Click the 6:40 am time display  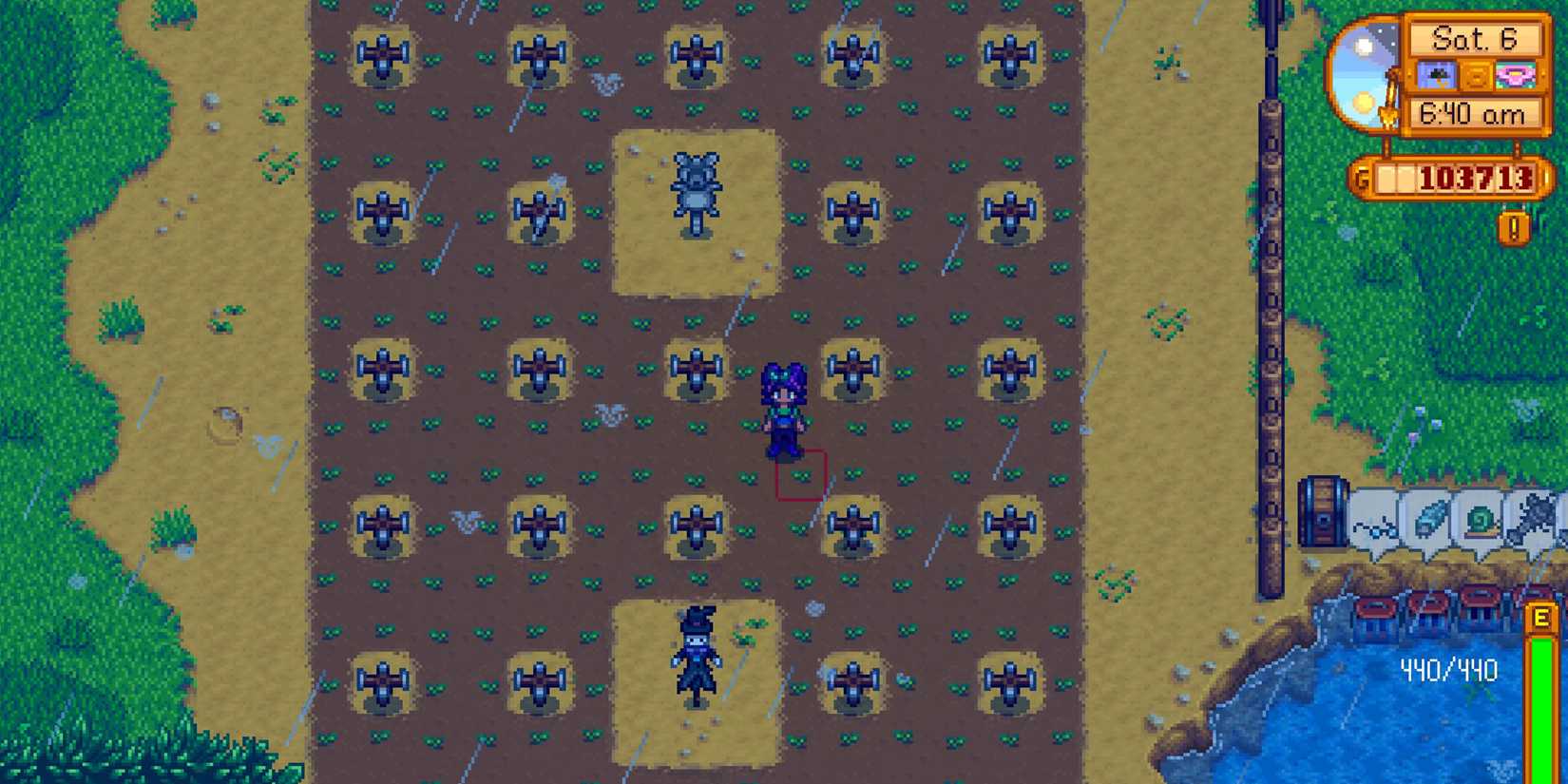tap(1474, 113)
